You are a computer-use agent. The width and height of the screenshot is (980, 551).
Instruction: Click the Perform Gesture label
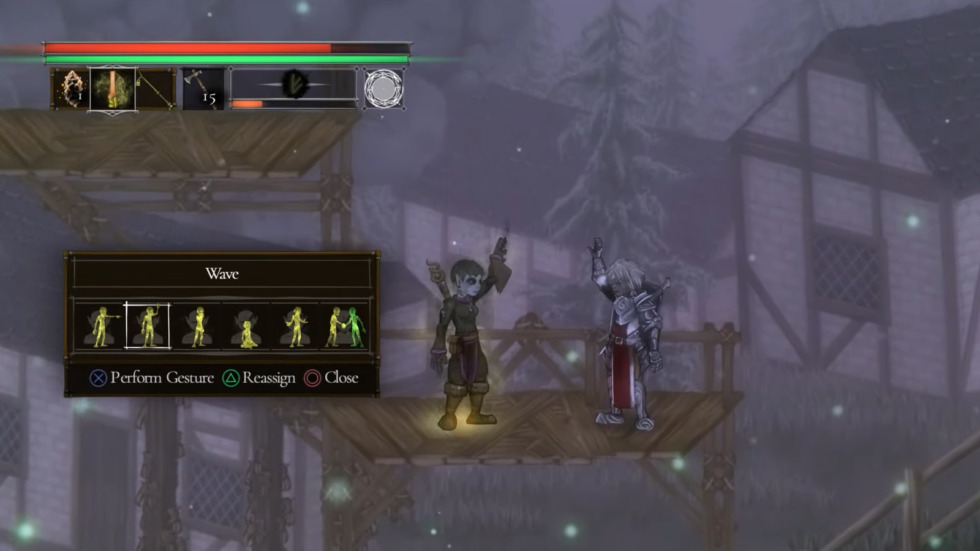click(161, 378)
